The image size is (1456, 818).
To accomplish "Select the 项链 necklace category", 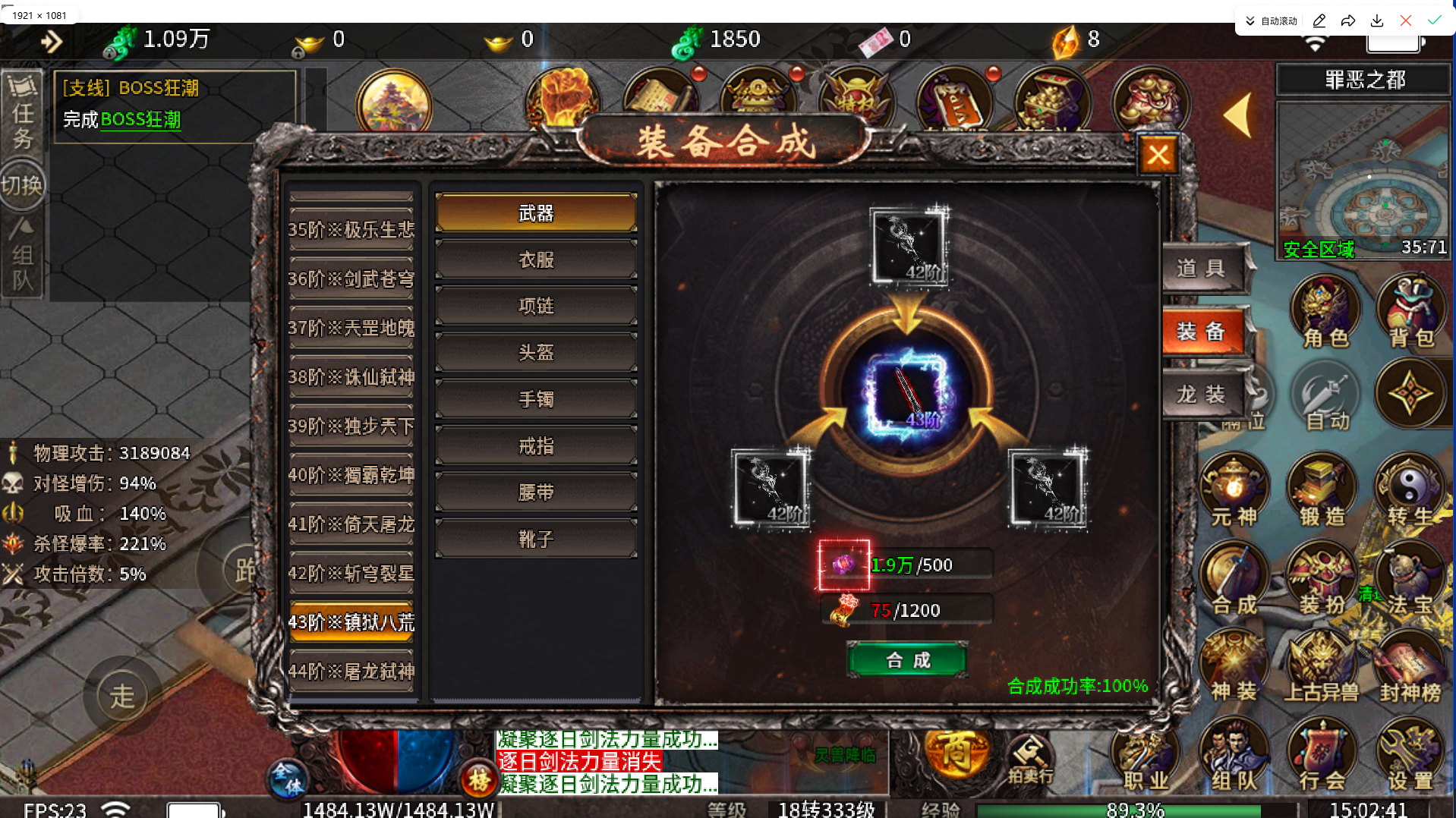I will [x=535, y=305].
